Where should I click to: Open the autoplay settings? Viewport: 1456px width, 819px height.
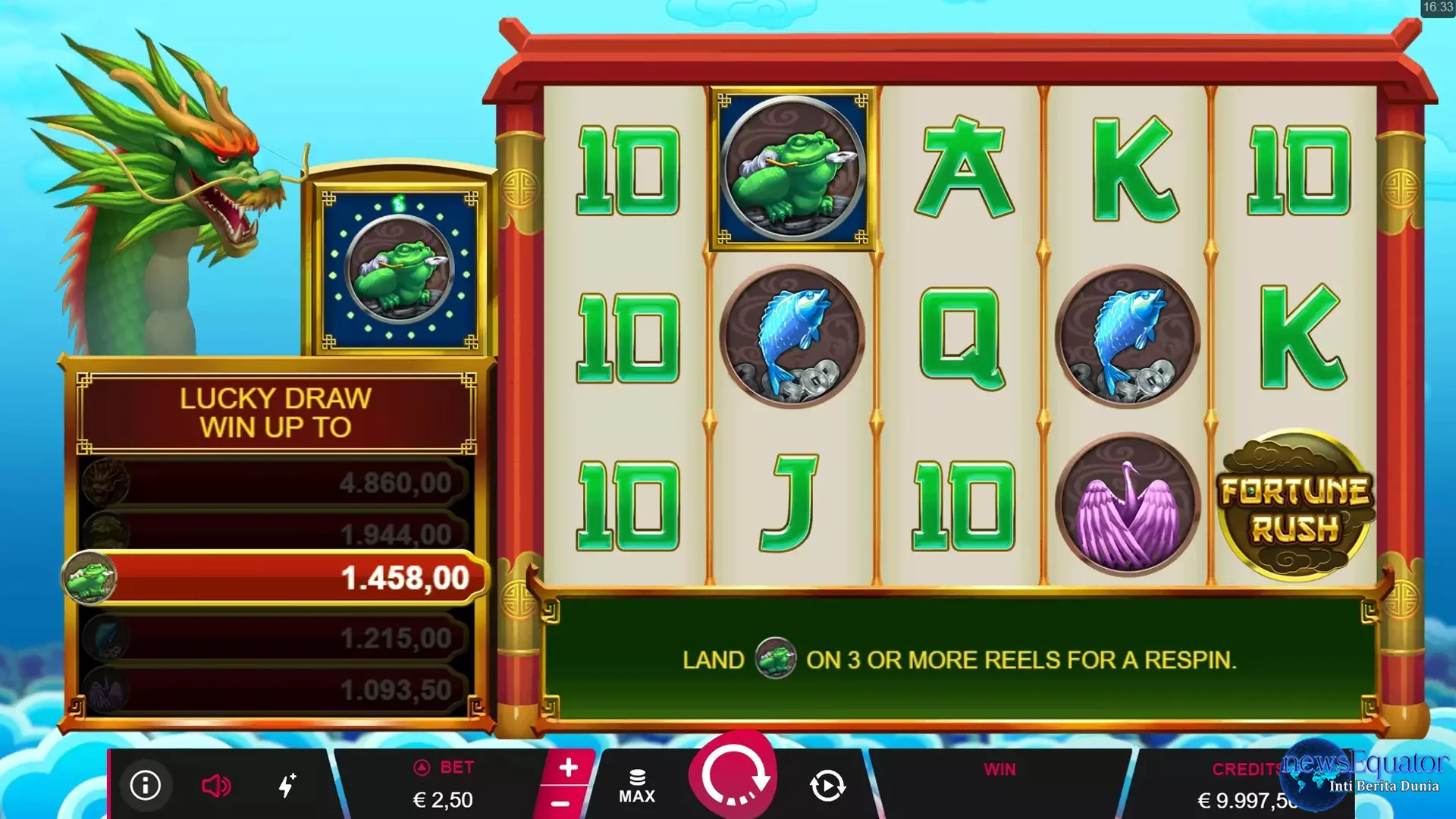(829, 786)
